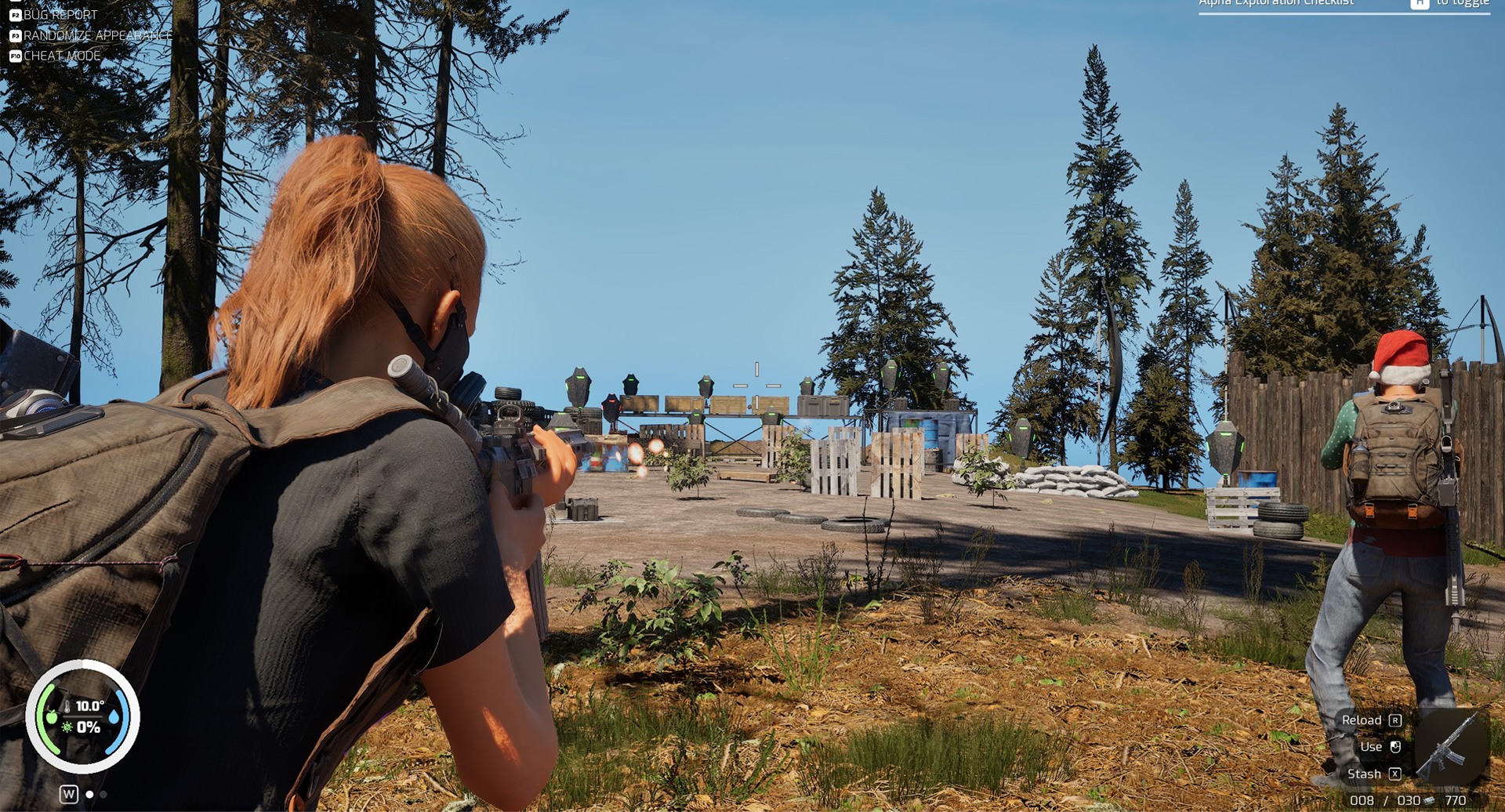Click the ammo box icon near the round counter
This screenshot has width=1505, height=812.
tap(1430, 800)
